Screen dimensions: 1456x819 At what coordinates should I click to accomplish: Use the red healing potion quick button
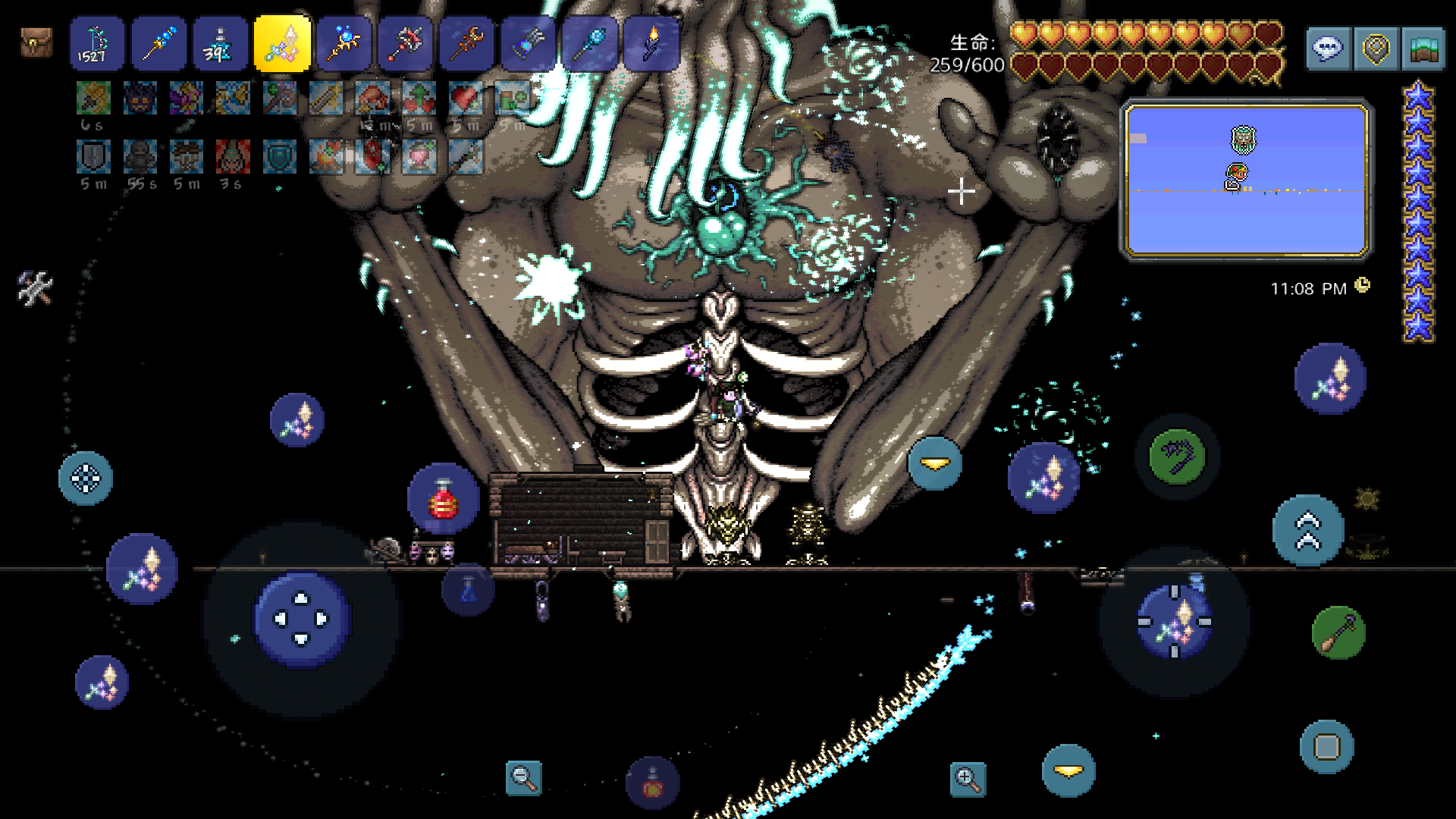pyautogui.click(x=444, y=500)
